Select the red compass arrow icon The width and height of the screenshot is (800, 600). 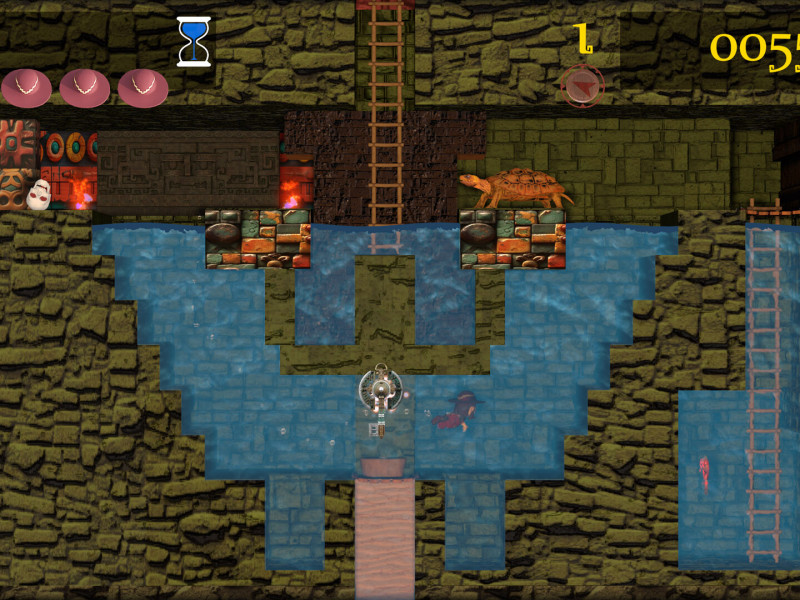click(x=582, y=86)
